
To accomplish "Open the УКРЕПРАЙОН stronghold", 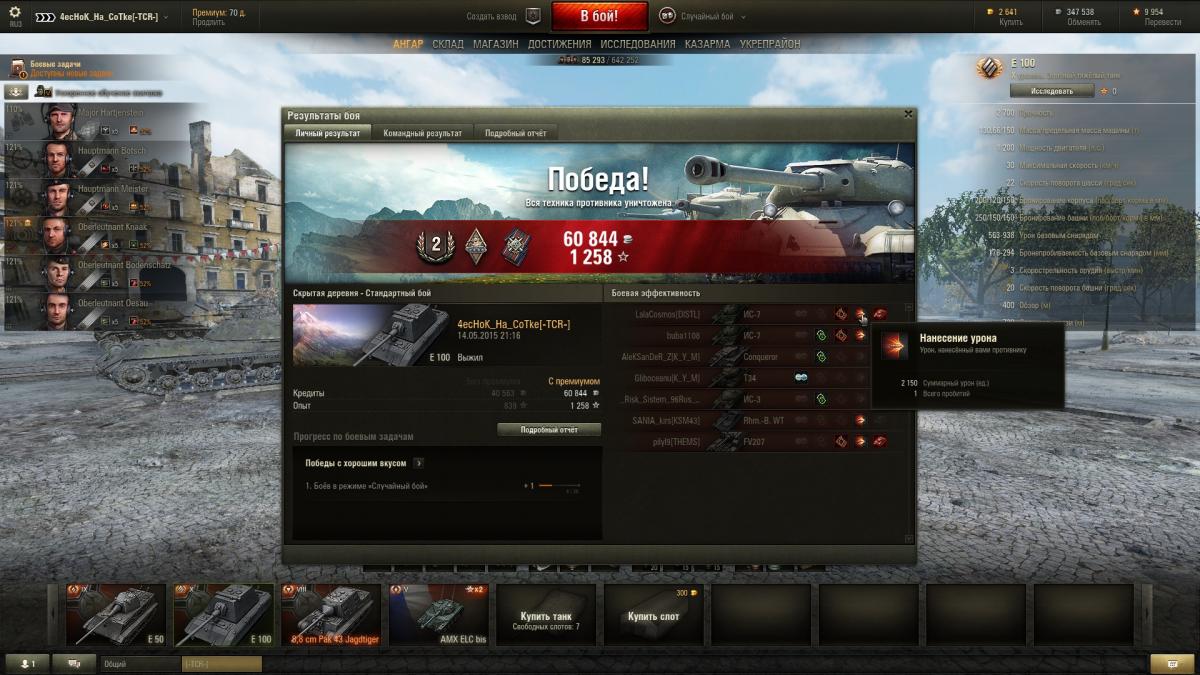I will (x=770, y=44).
